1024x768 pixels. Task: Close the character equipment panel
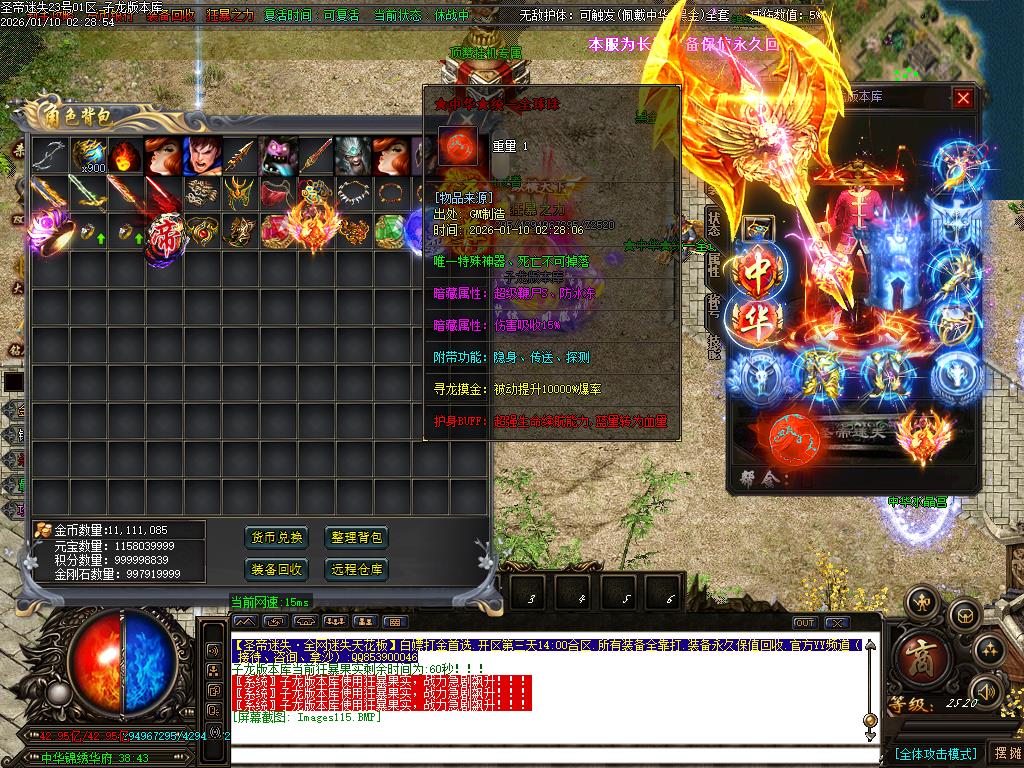(x=963, y=98)
